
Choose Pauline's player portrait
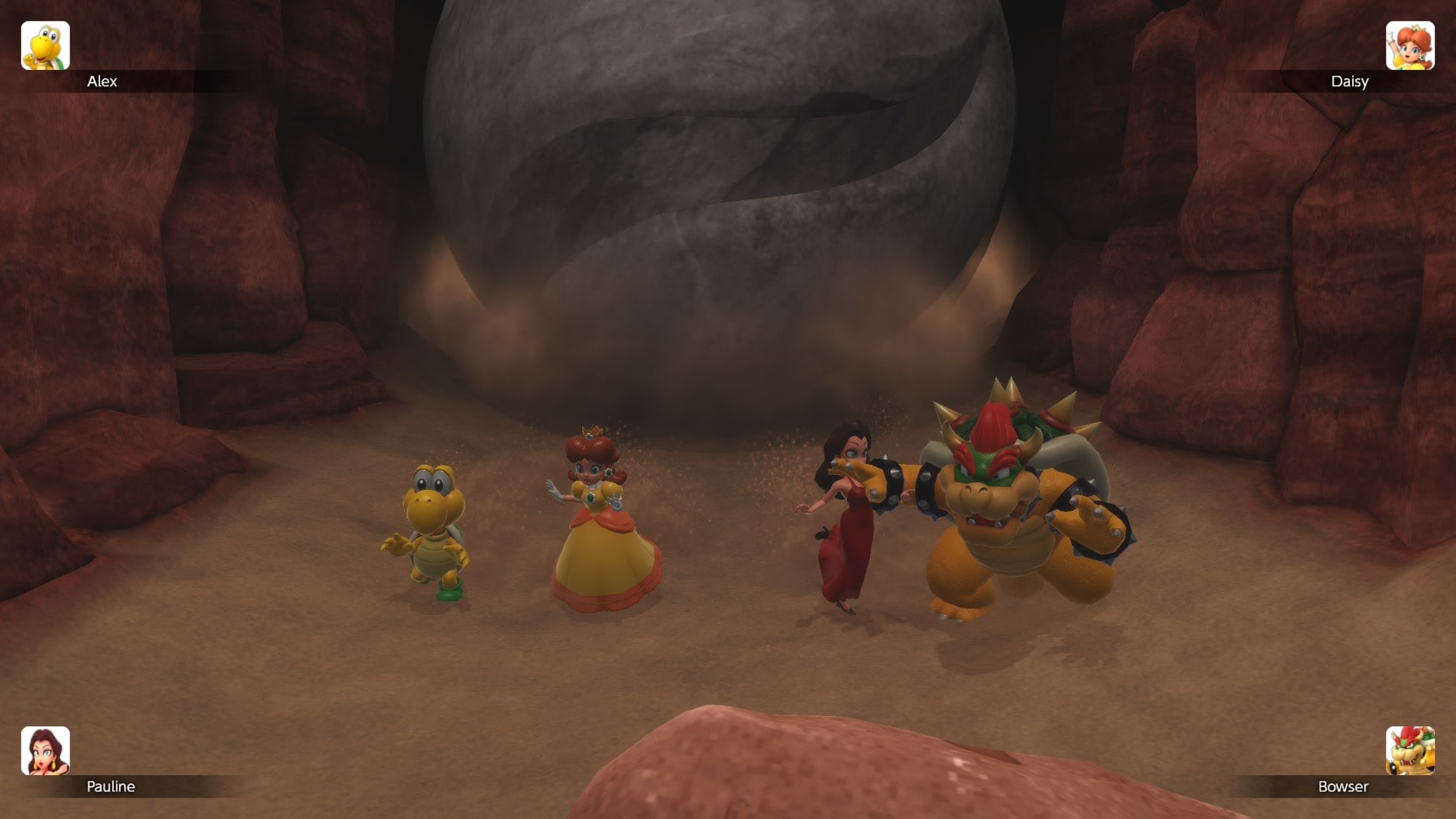(45, 751)
